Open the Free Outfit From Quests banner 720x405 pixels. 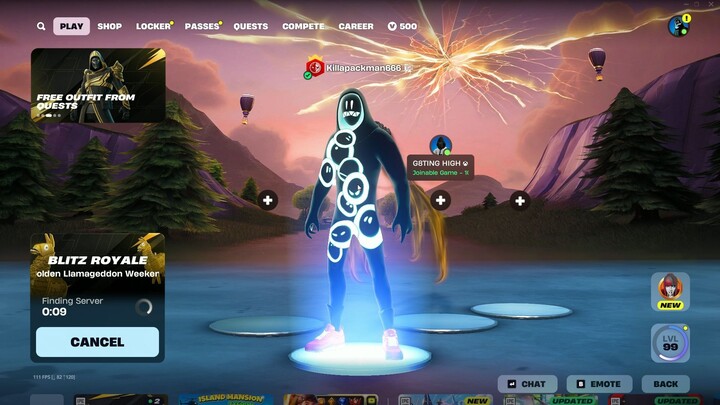point(98,85)
